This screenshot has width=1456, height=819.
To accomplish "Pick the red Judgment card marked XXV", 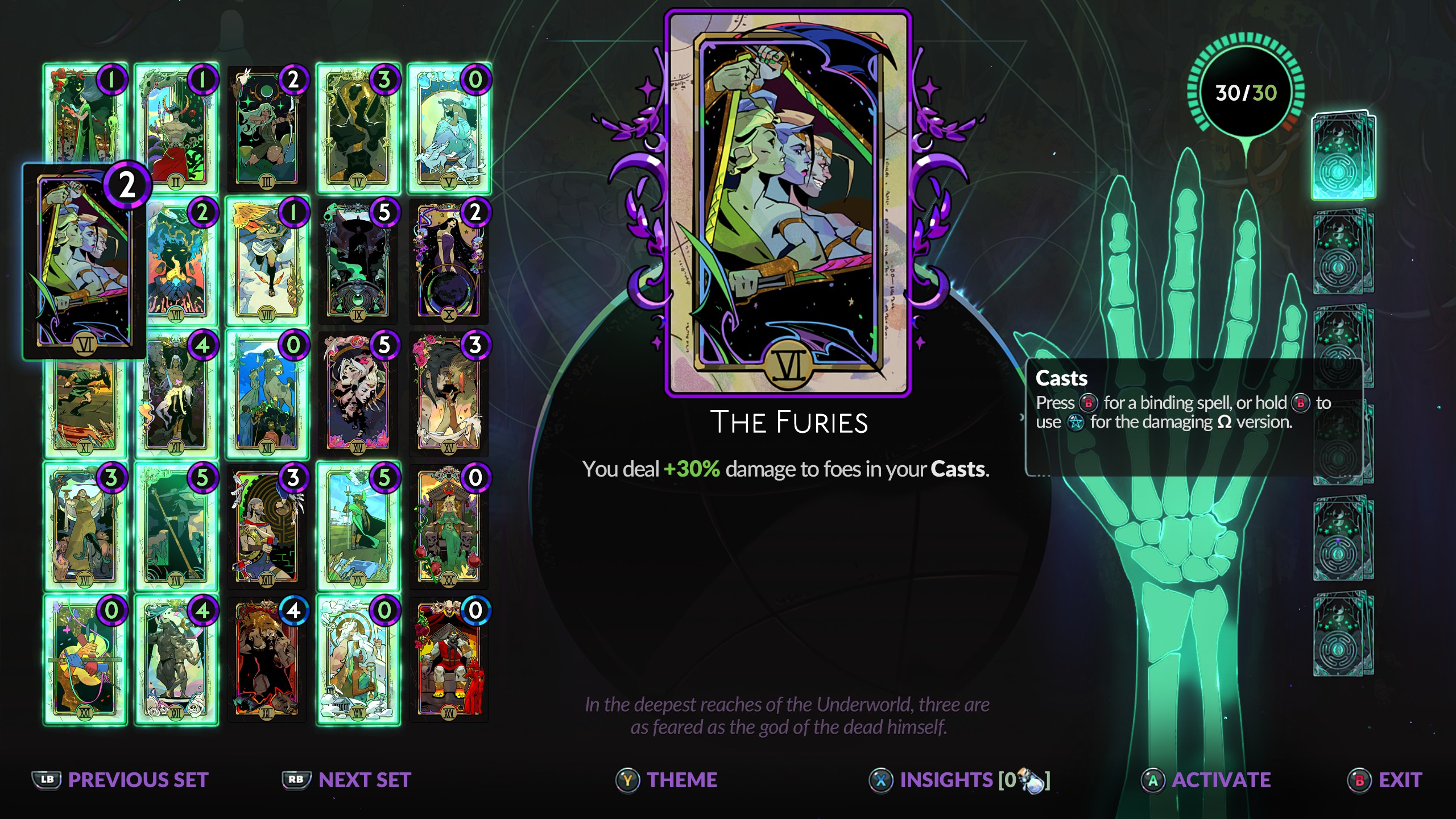I will (x=449, y=660).
